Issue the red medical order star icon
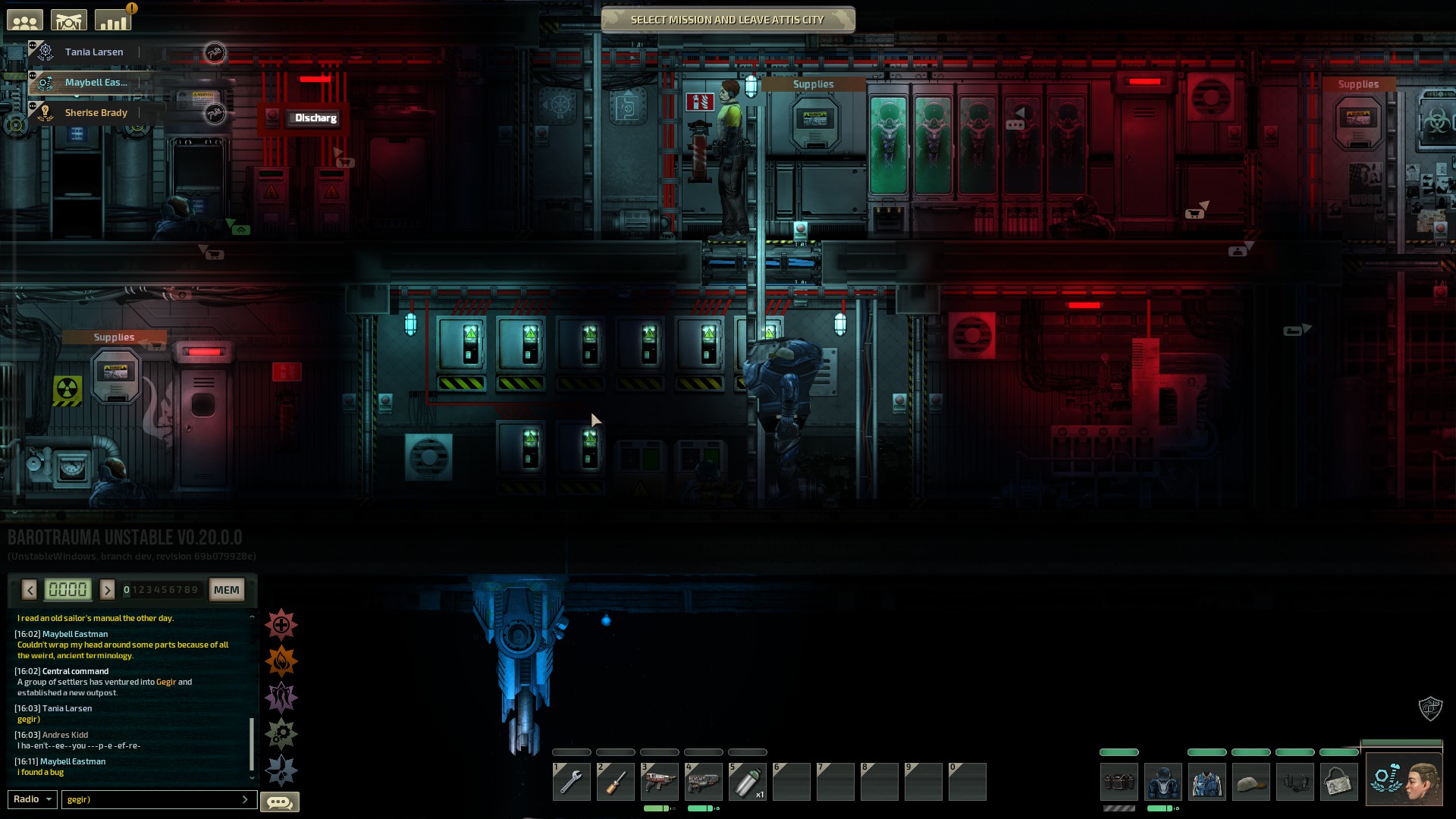Image resolution: width=1456 pixels, height=819 pixels. [281, 625]
